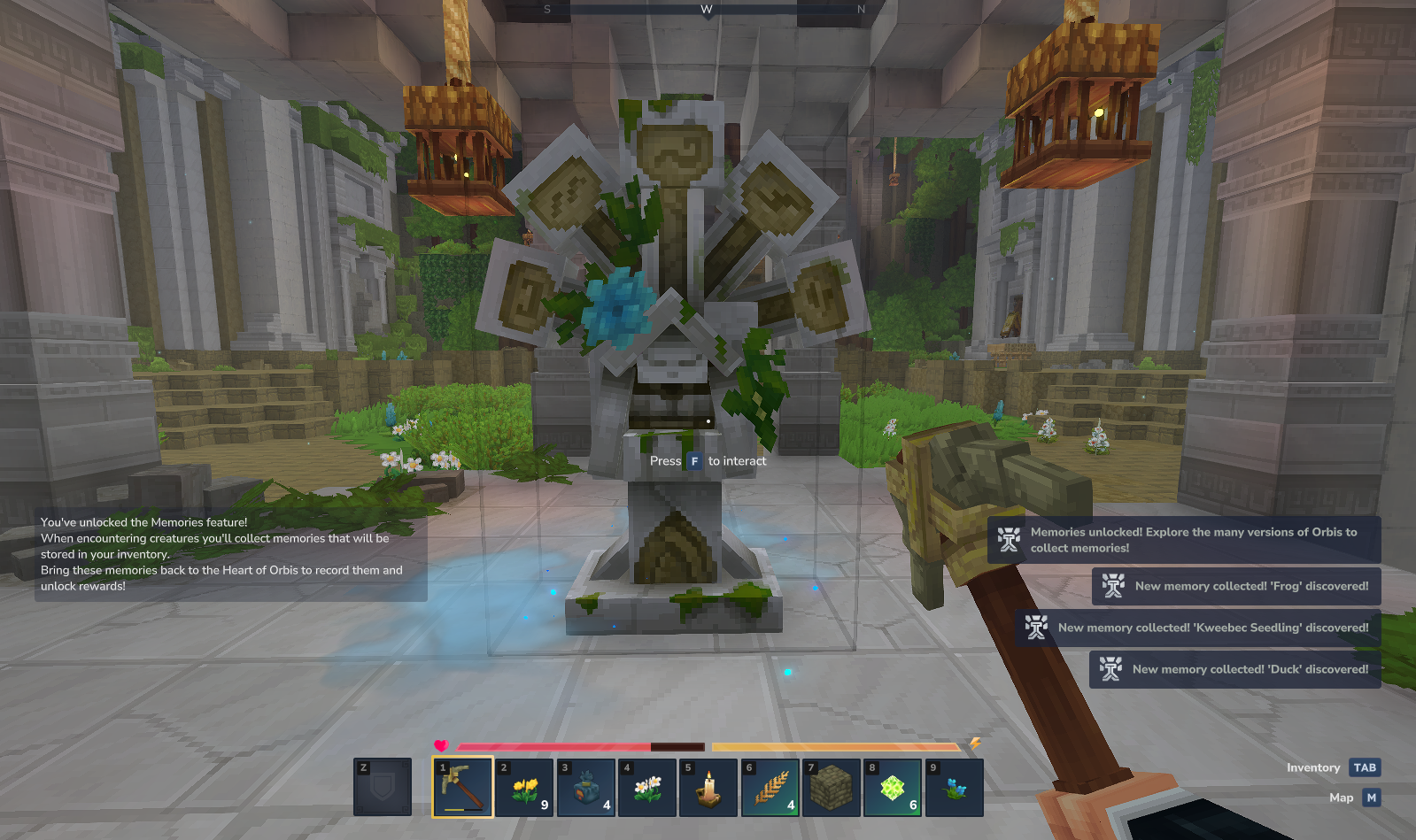Choose the mossy stone block slot
Screen dimensions: 1416x840
pos(832,787)
